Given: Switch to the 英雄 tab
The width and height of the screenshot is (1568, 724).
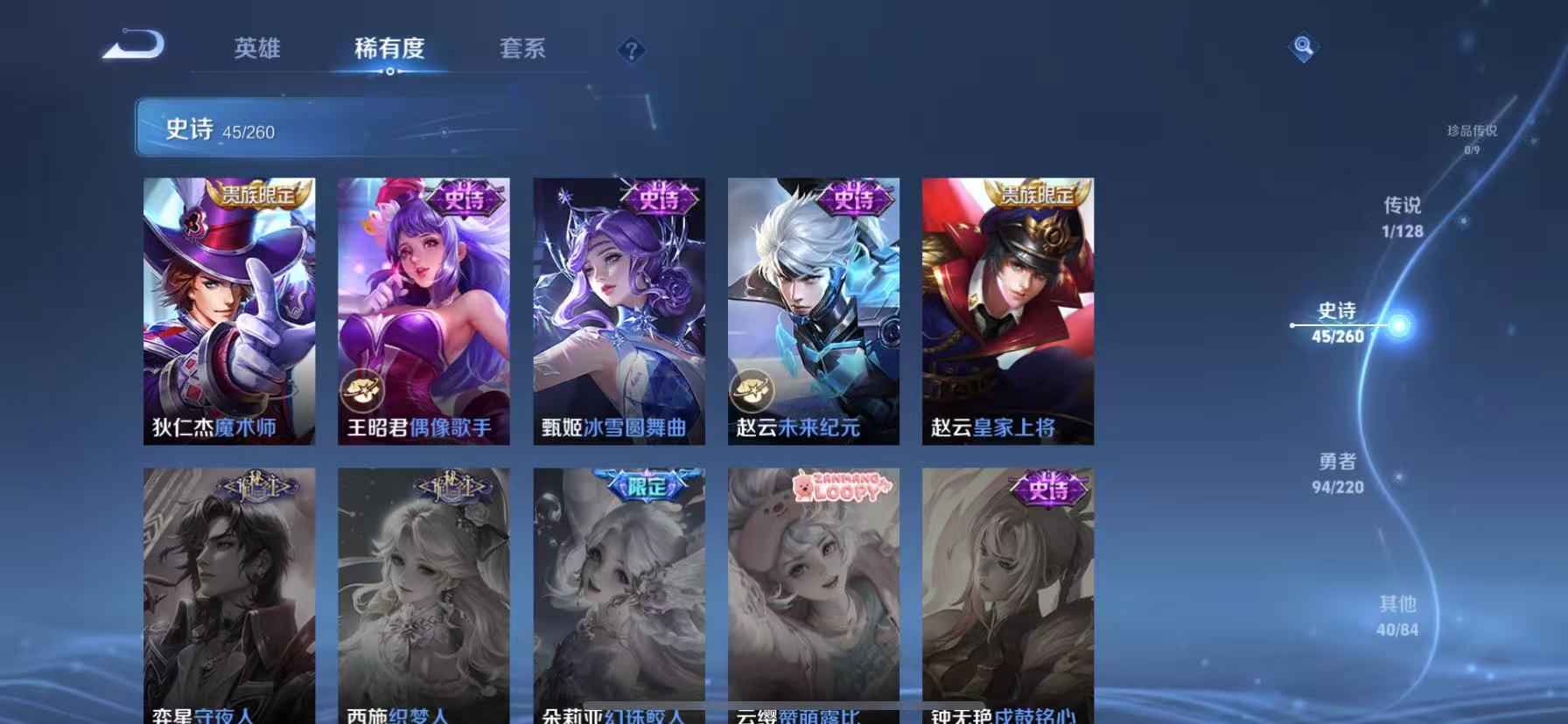Looking at the screenshot, I should point(258,50).
